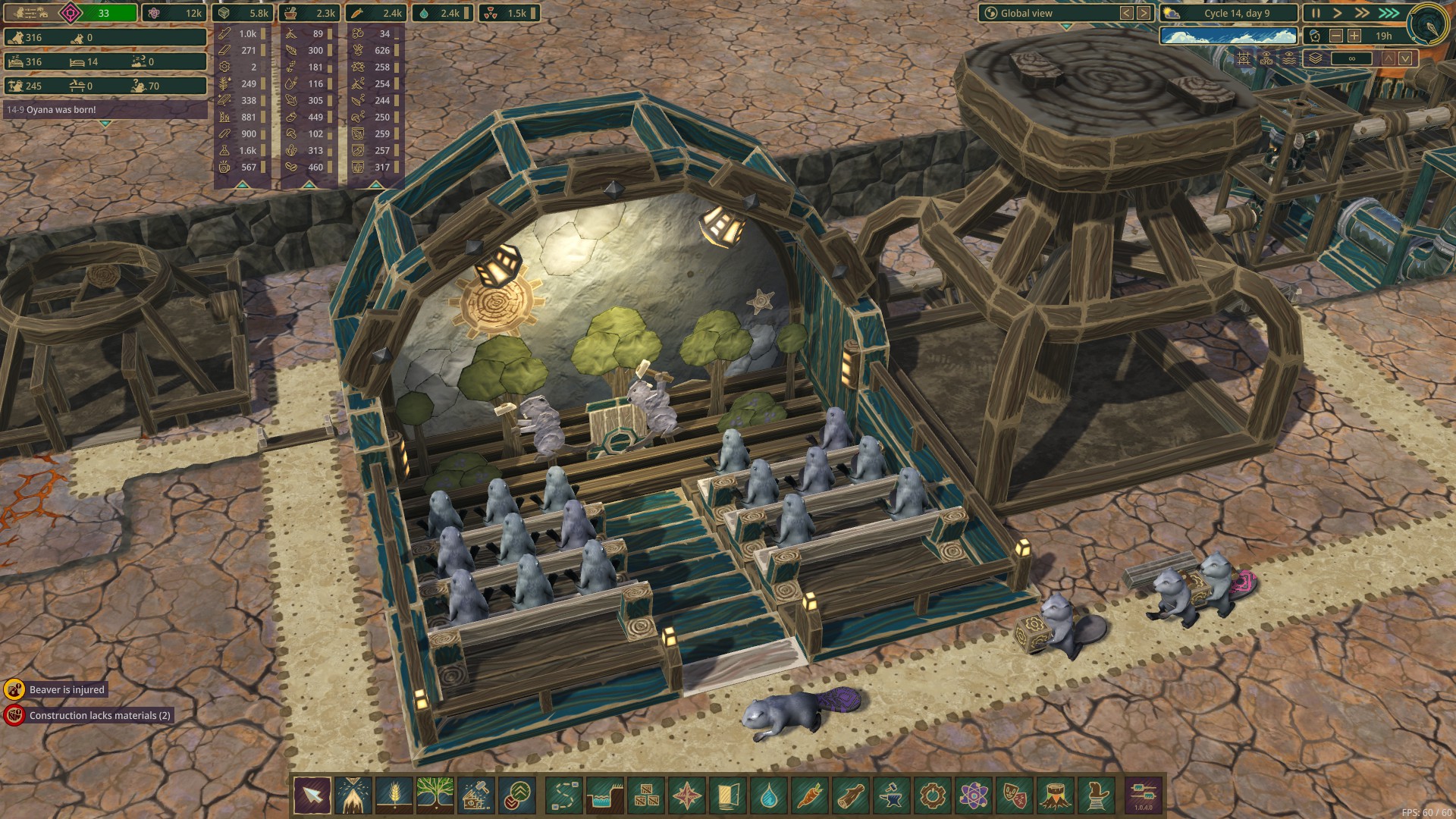
Task: Expand the 'Oyana was born!' notification log
Action: click(105, 123)
